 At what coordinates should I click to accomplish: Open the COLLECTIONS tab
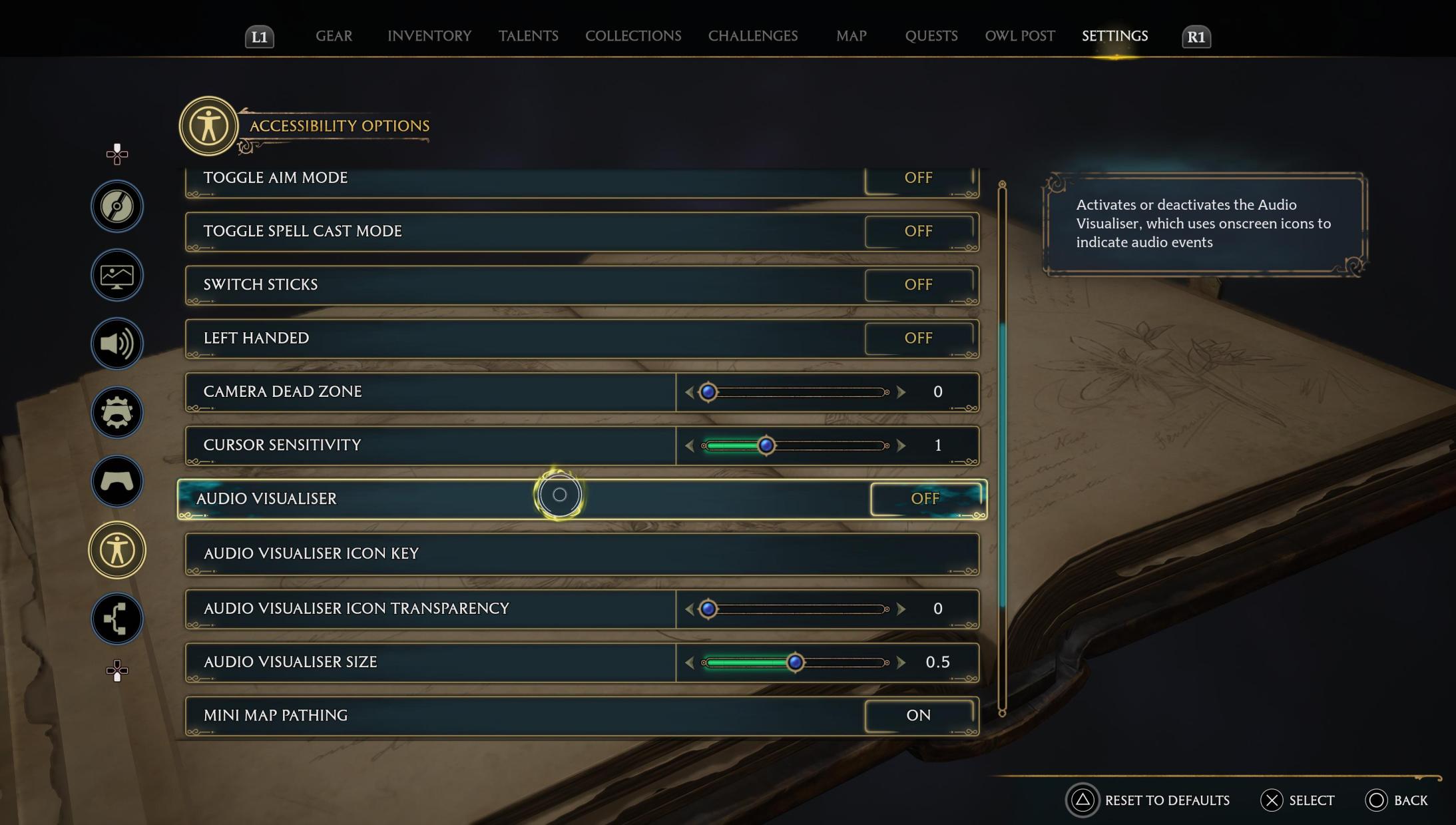click(632, 36)
